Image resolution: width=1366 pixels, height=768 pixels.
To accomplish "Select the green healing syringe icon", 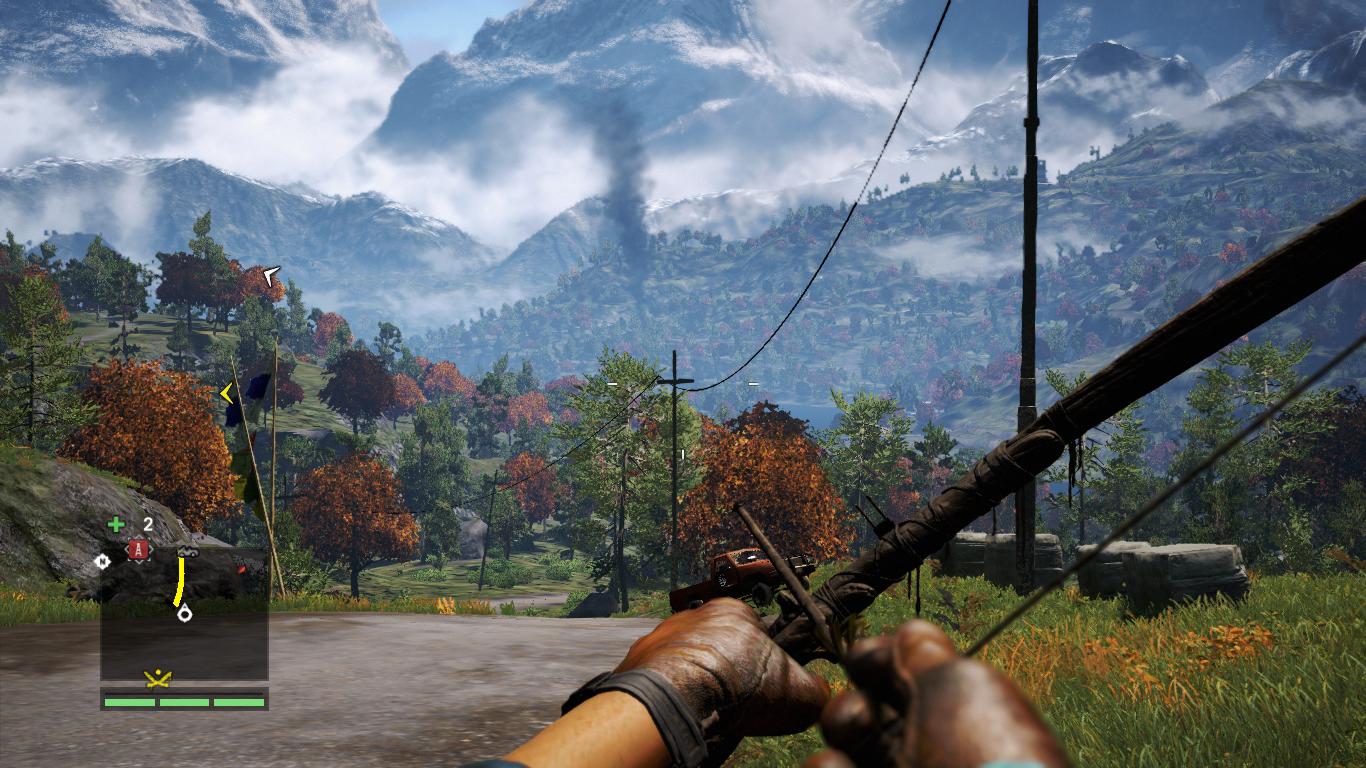I will 117,524.
